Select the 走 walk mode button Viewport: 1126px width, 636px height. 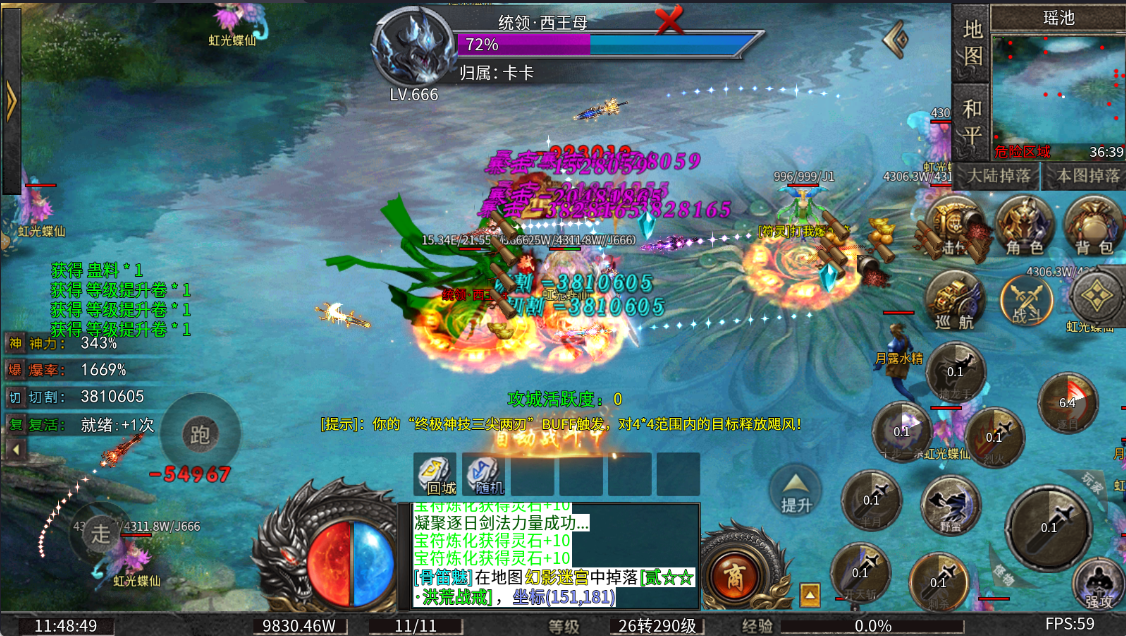pos(100,530)
